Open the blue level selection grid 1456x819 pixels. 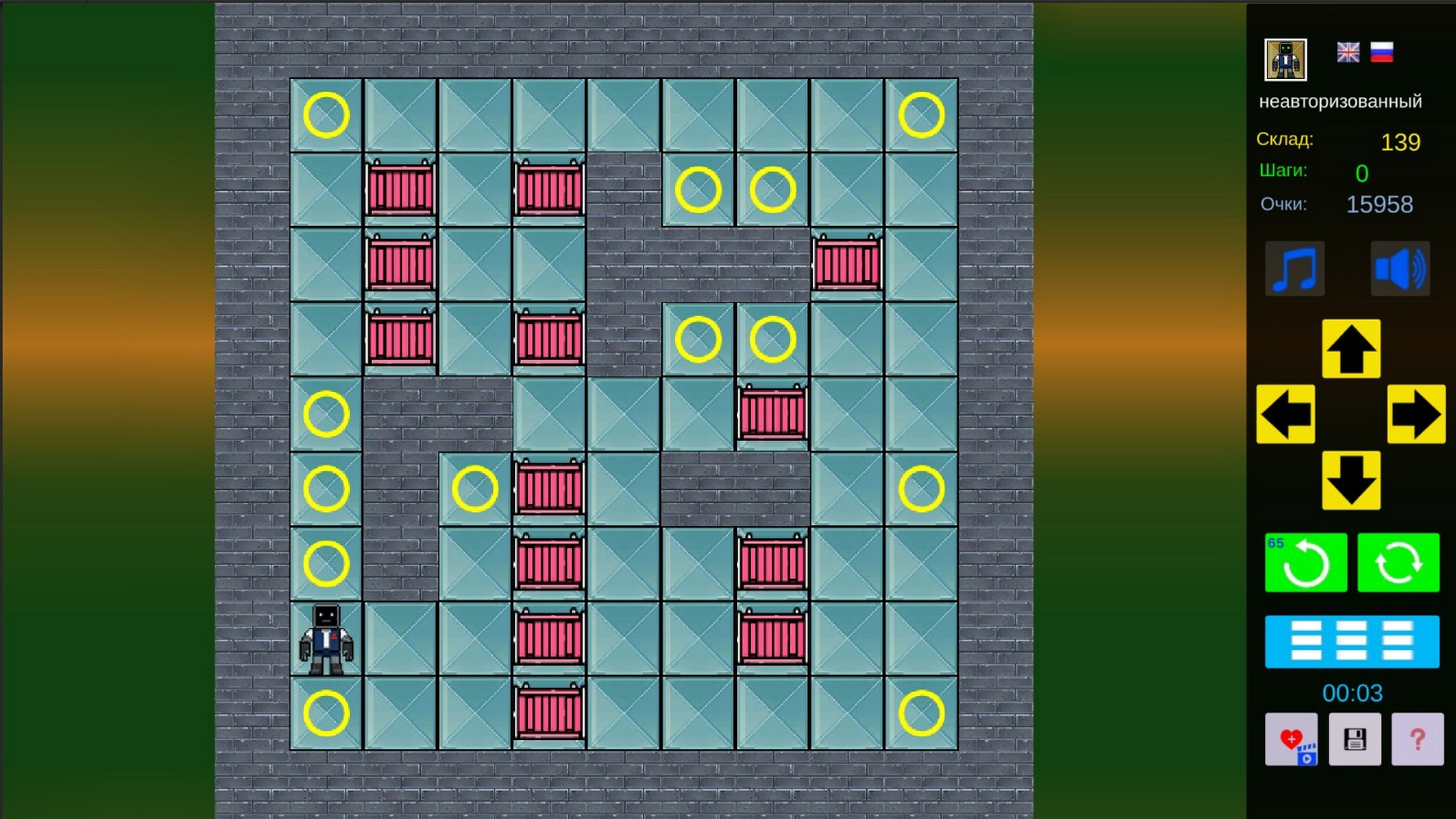[x=1352, y=642]
